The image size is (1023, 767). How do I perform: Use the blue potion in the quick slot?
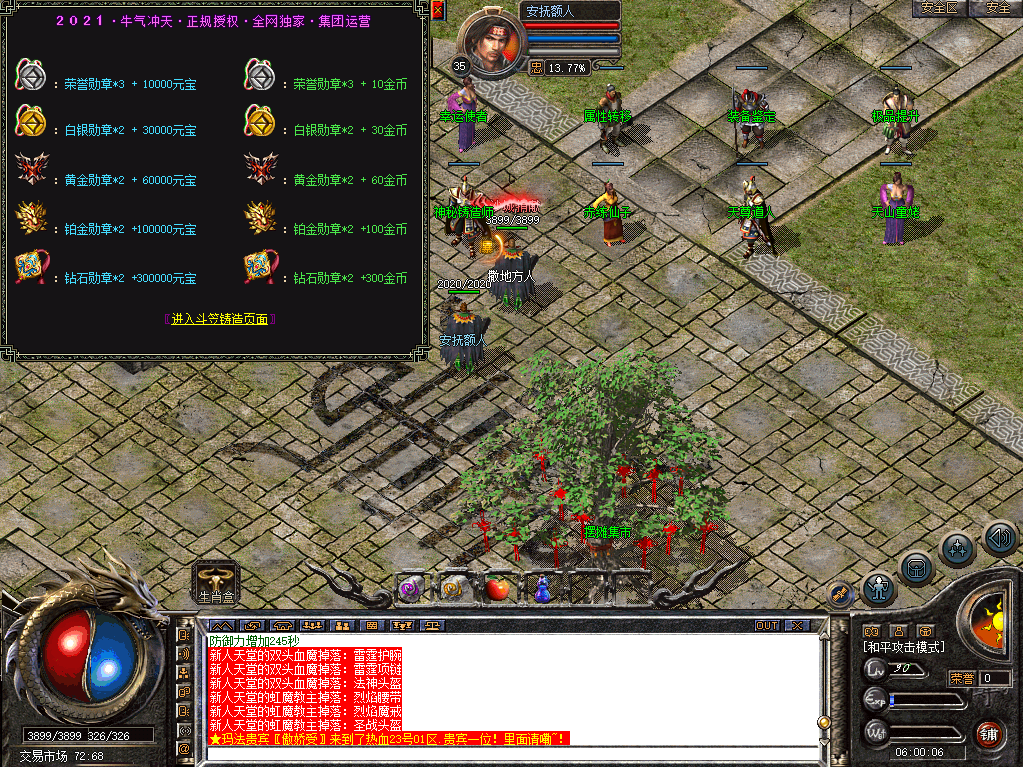(542, 590)
